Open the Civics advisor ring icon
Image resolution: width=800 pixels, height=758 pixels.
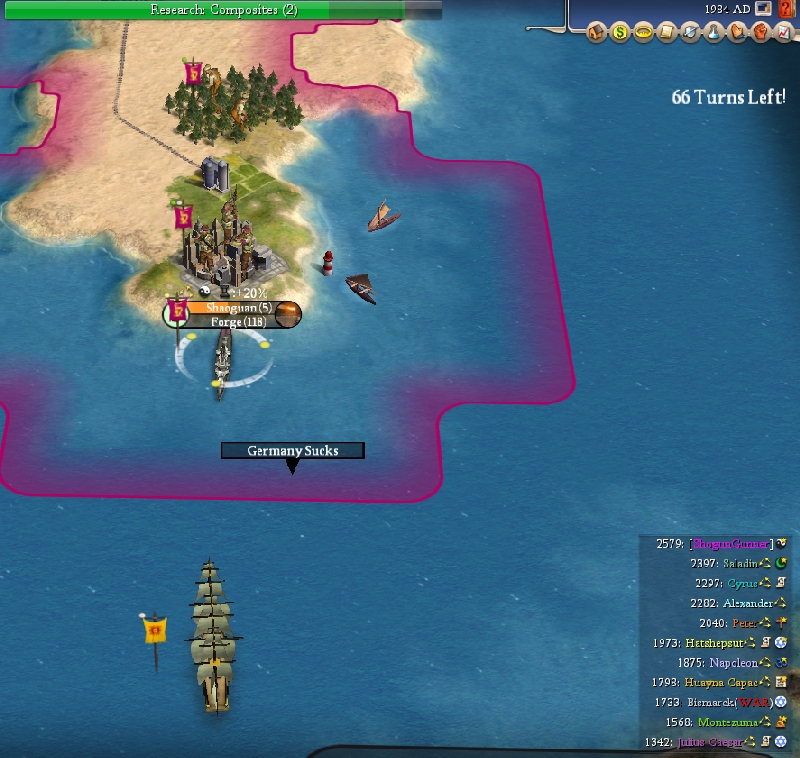click(643, 33)
